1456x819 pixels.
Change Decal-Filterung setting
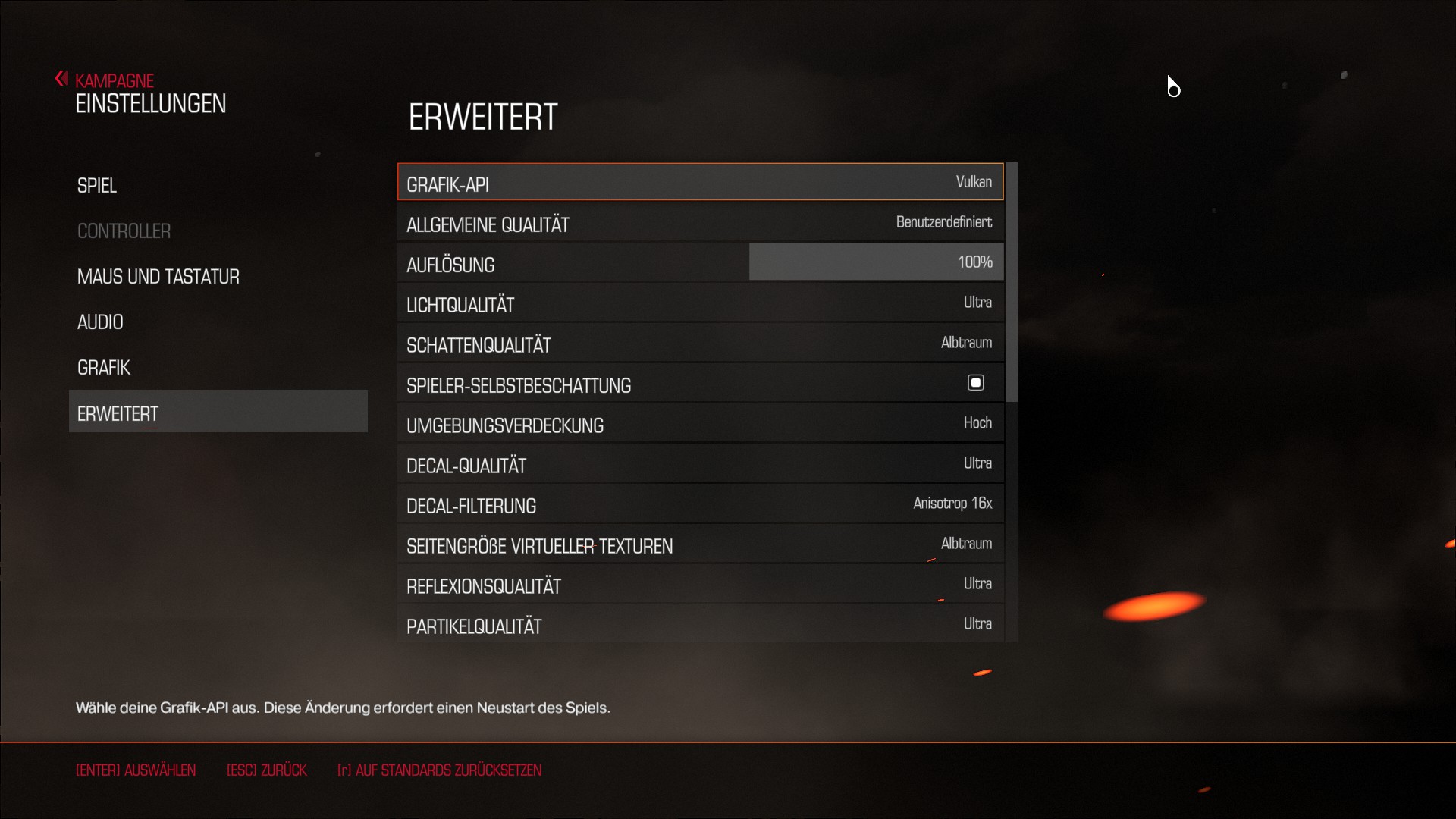point(699,504)
